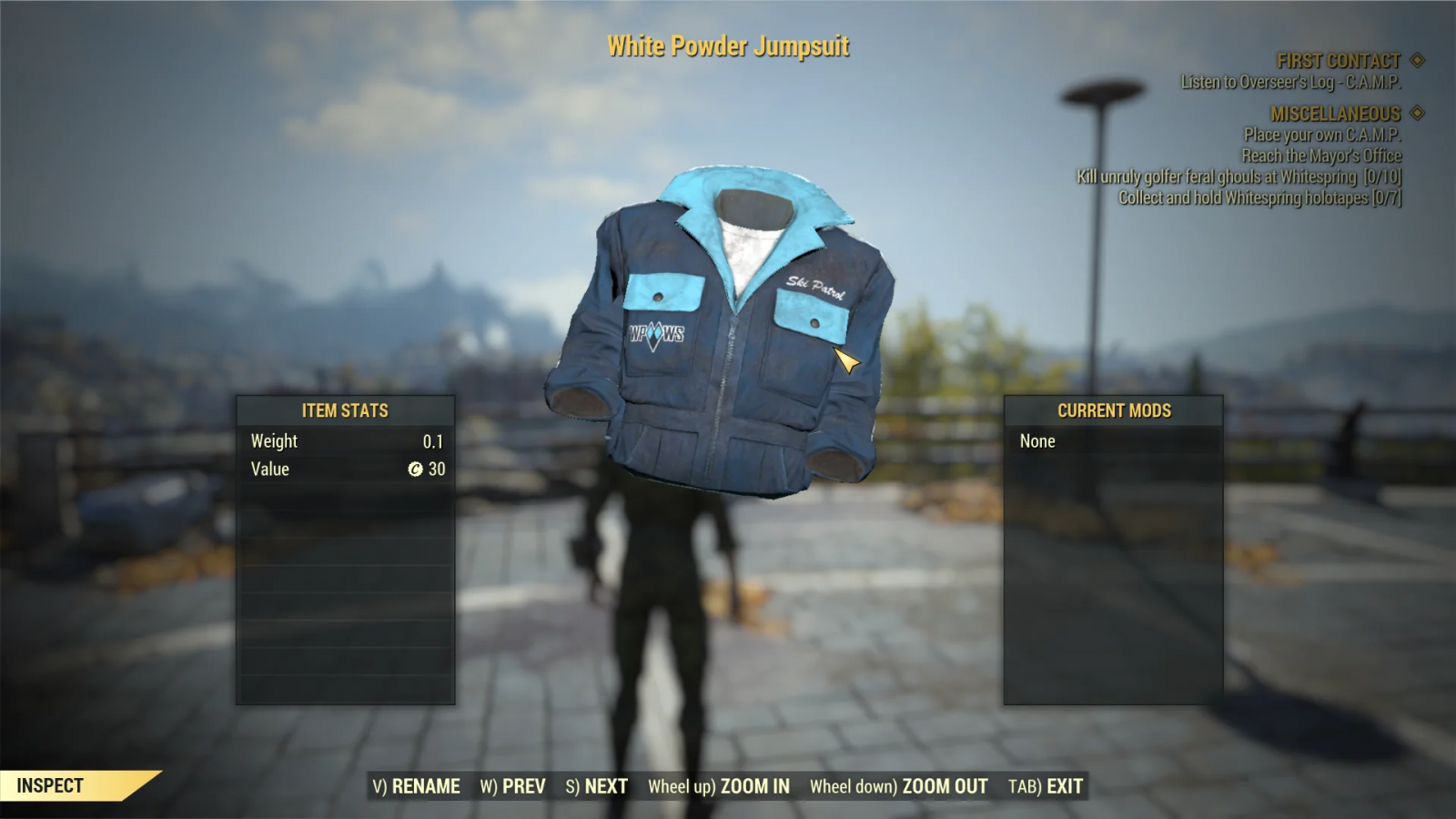1456x819 pixels.
Task: Go back using W) PREV
Action: [513, 786]
